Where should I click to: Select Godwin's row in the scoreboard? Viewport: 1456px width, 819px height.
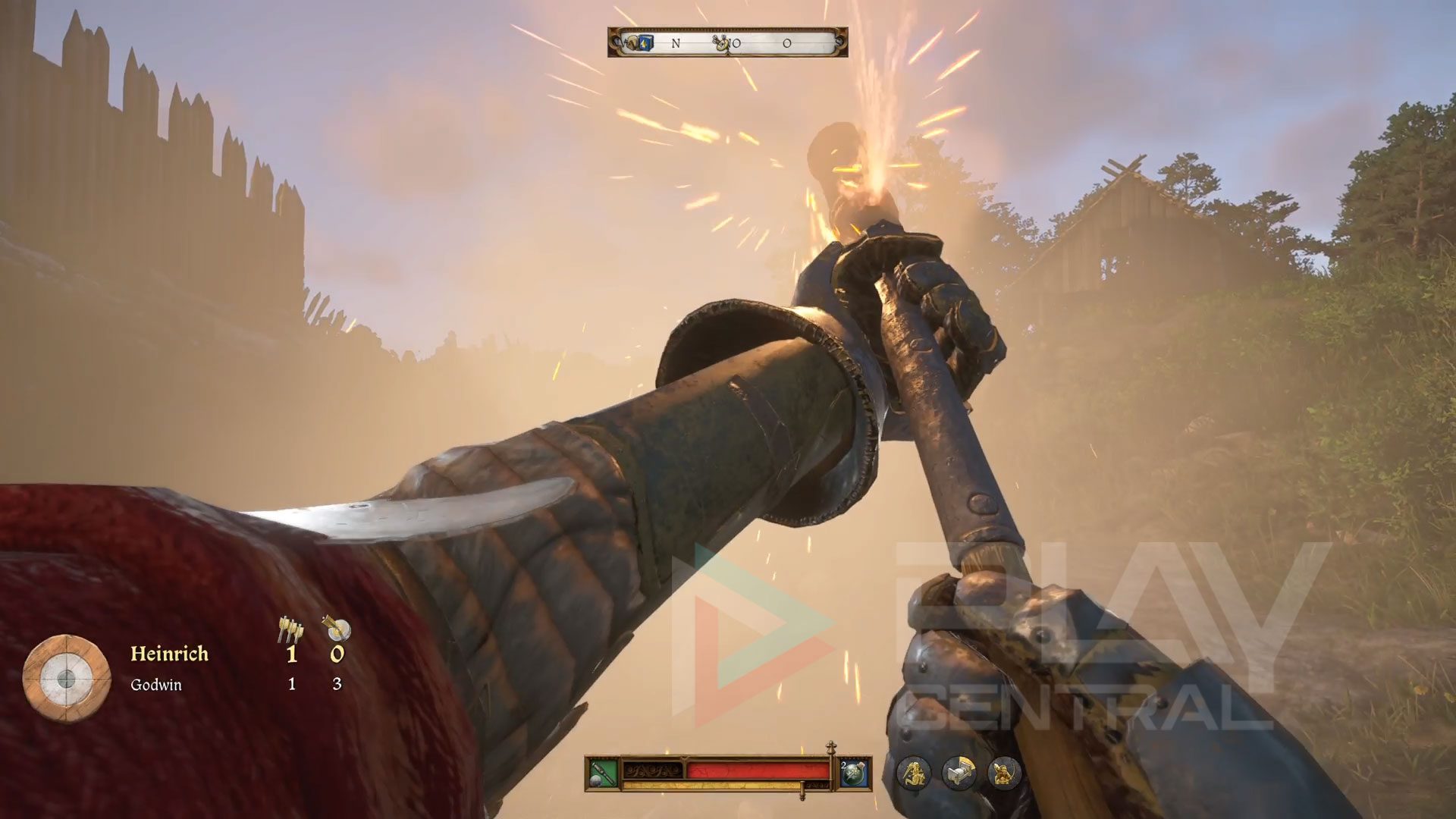tap(156, 685)
